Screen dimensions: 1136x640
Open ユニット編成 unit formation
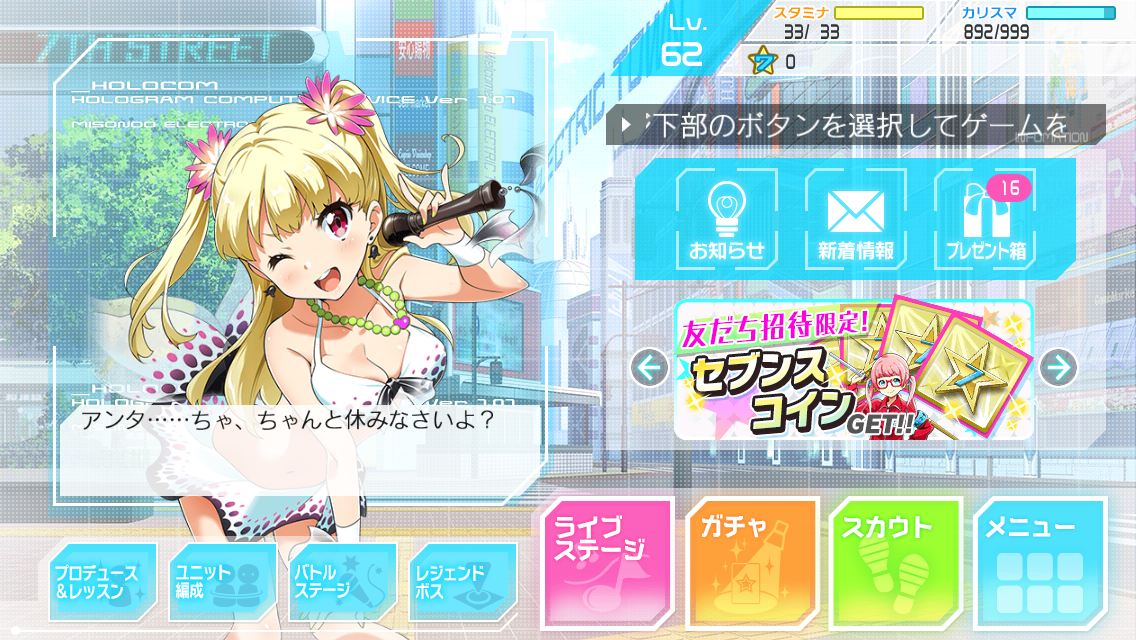pos(222,582)
